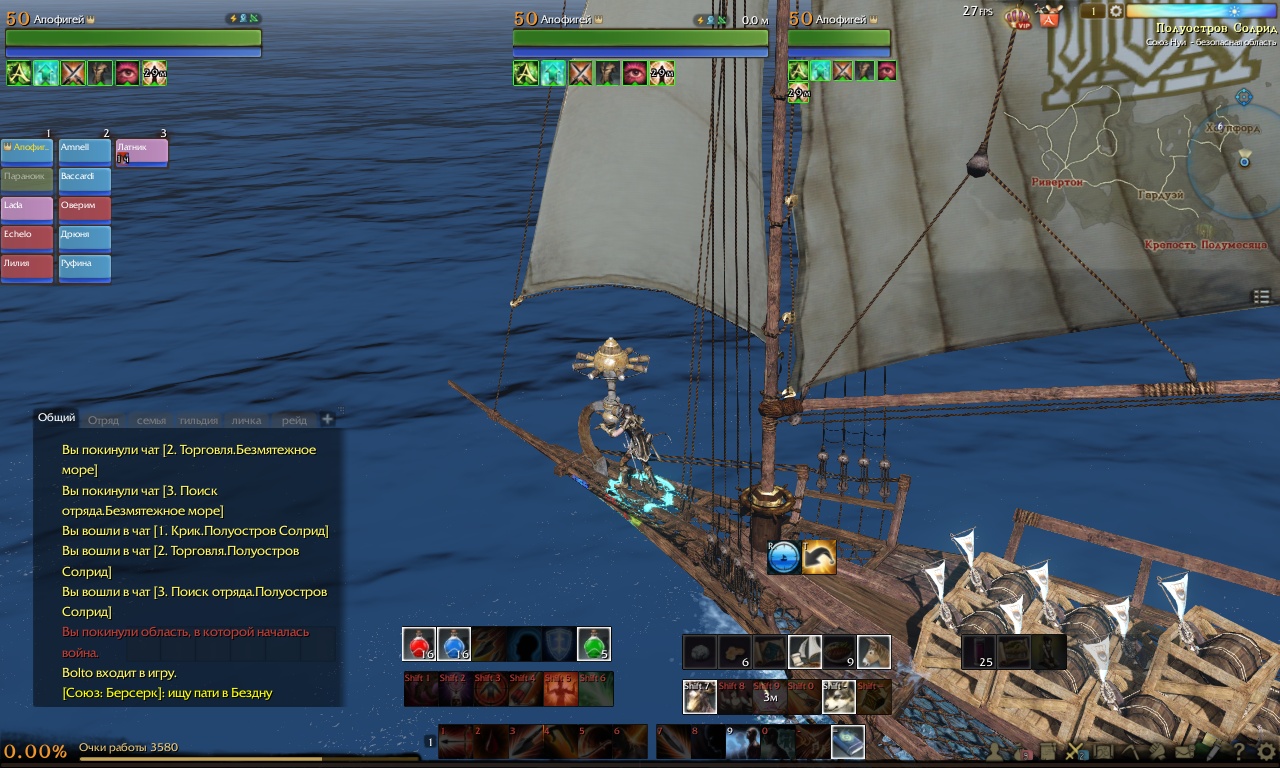Select the рейд chat tab

[x=294, y=420]
